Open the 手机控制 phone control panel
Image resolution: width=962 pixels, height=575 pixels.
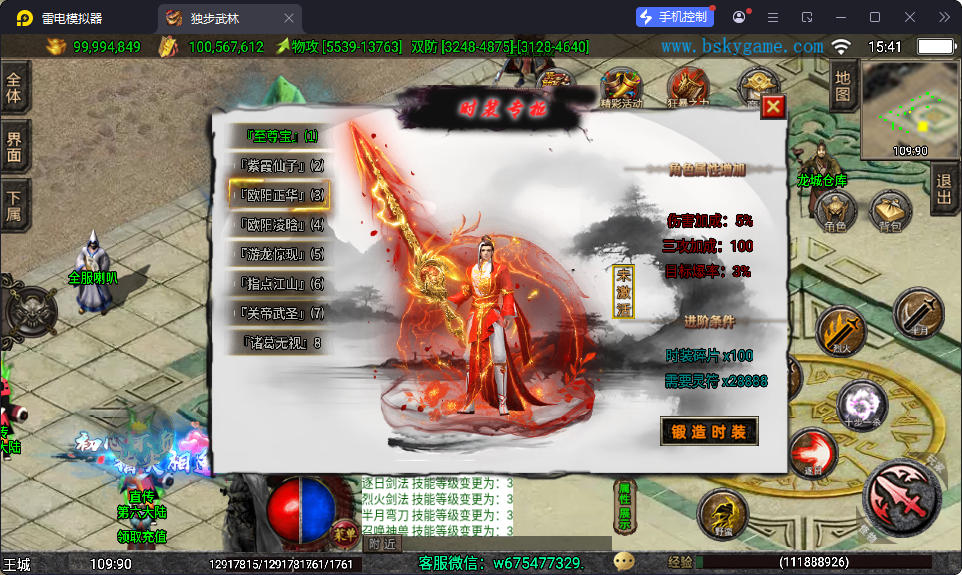click(x=674, y=17)
